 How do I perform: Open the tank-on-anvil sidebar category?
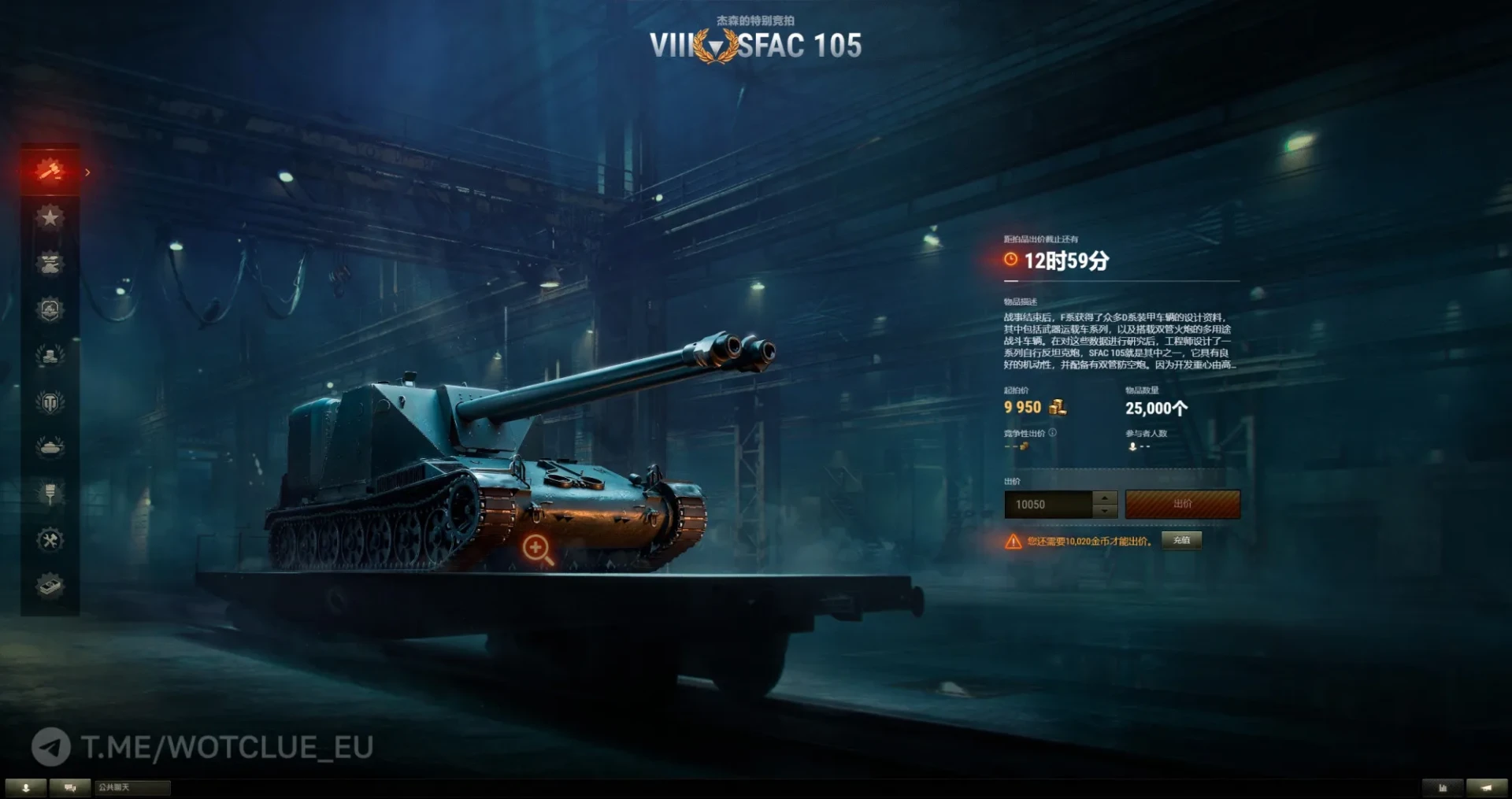pyautogui.click(x=50, y=263)
